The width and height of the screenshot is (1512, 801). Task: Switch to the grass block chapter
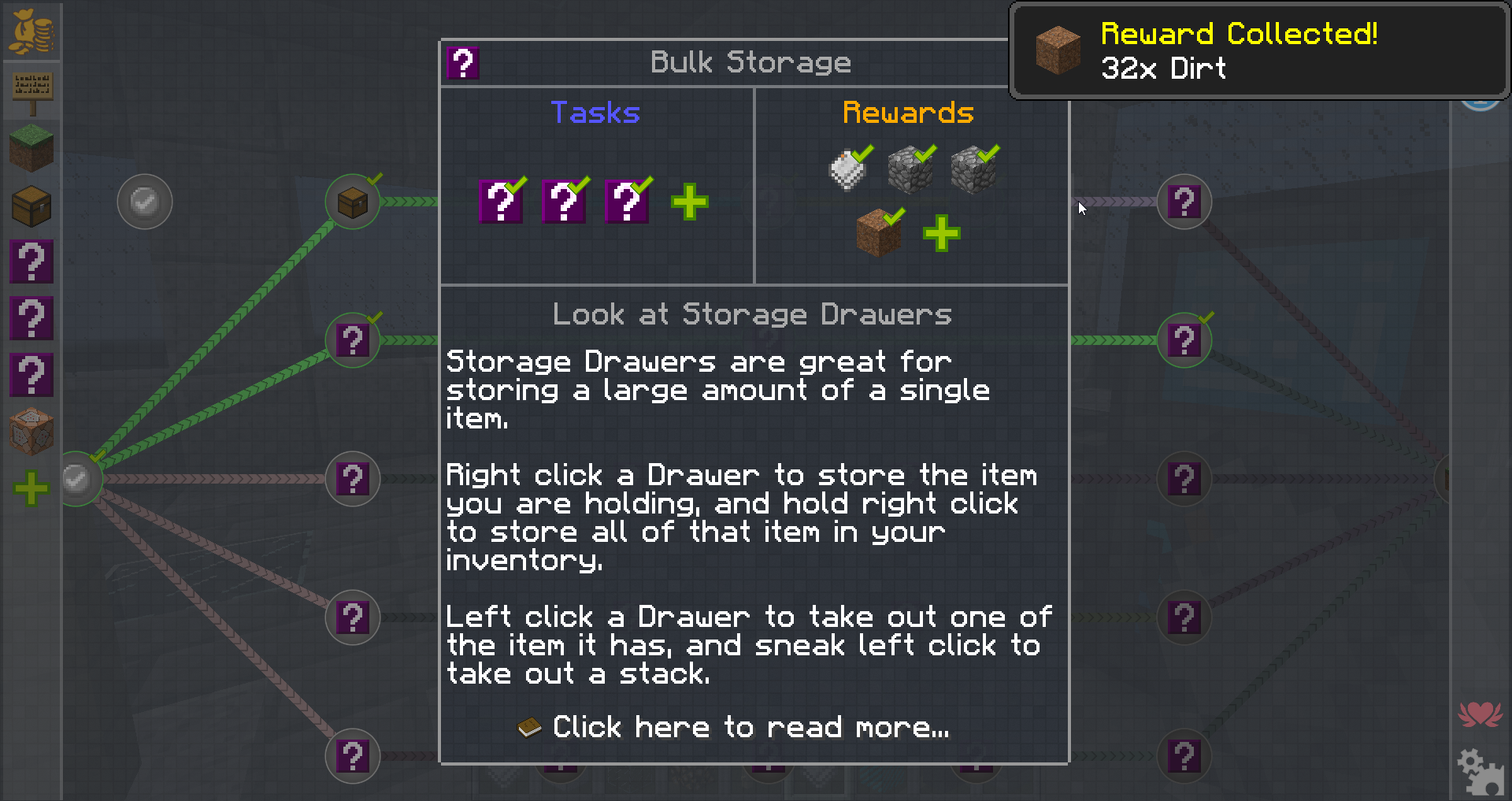tap(31, 147)
